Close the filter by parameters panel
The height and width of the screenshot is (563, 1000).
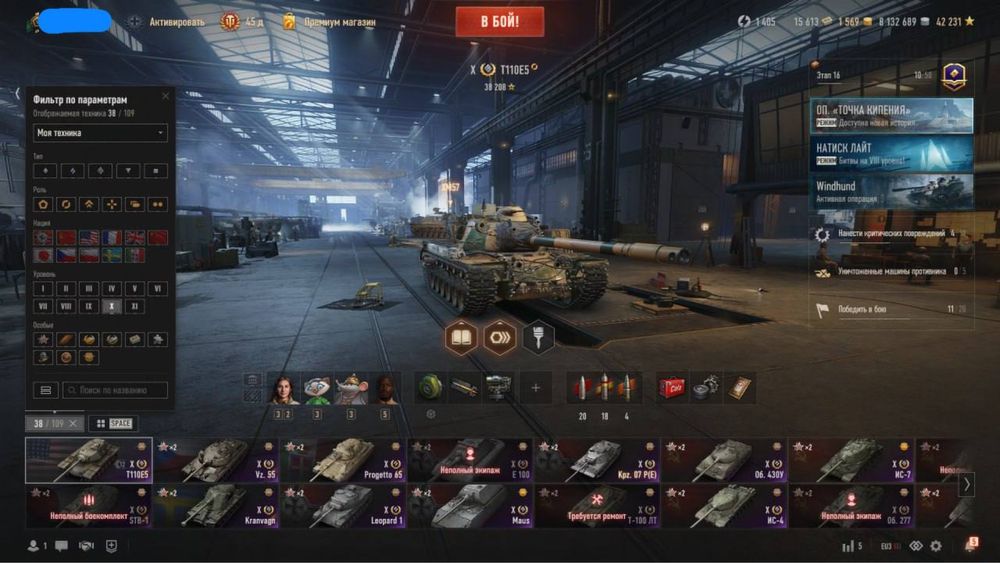[166, 96]
